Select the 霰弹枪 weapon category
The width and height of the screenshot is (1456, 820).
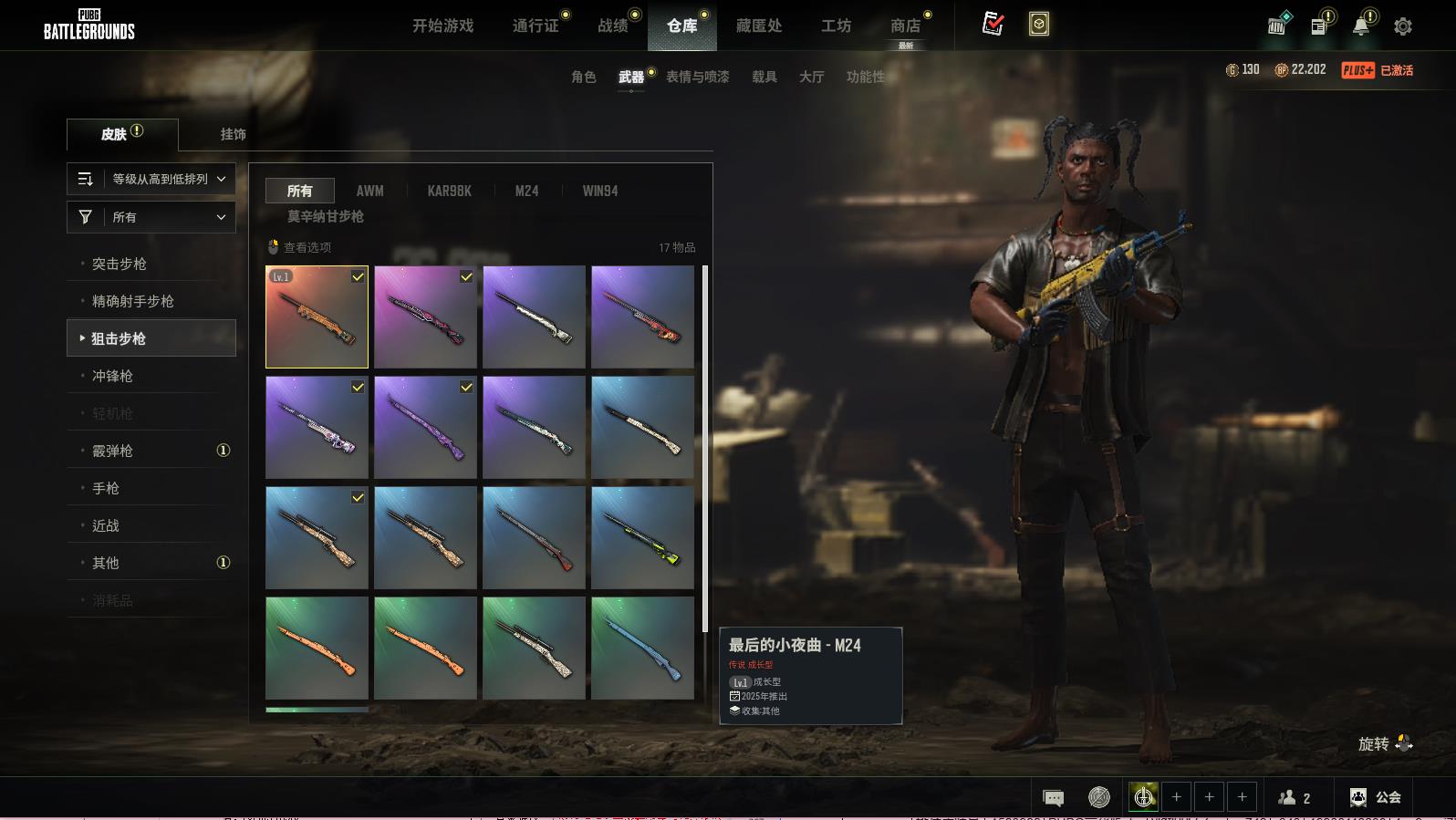112,451
